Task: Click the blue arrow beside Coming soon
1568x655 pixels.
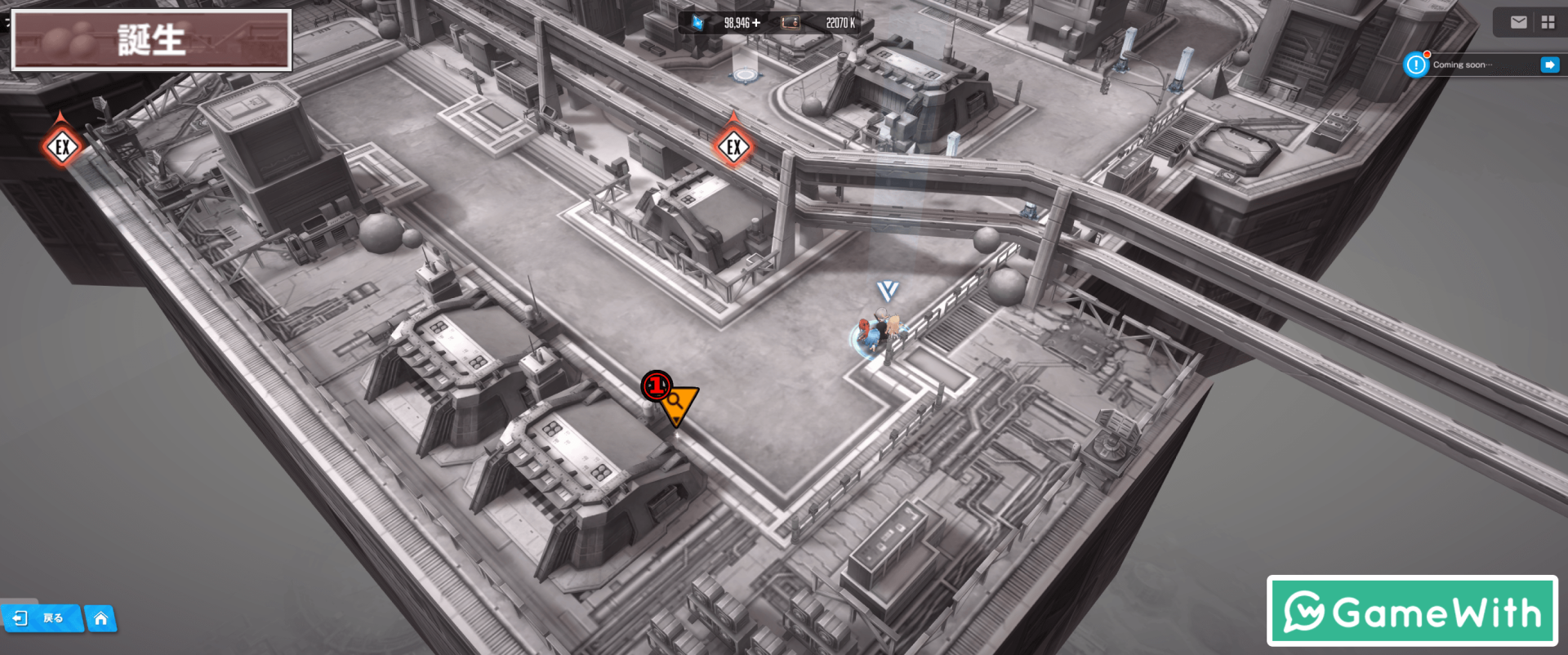Action: tap(1549, 65)
